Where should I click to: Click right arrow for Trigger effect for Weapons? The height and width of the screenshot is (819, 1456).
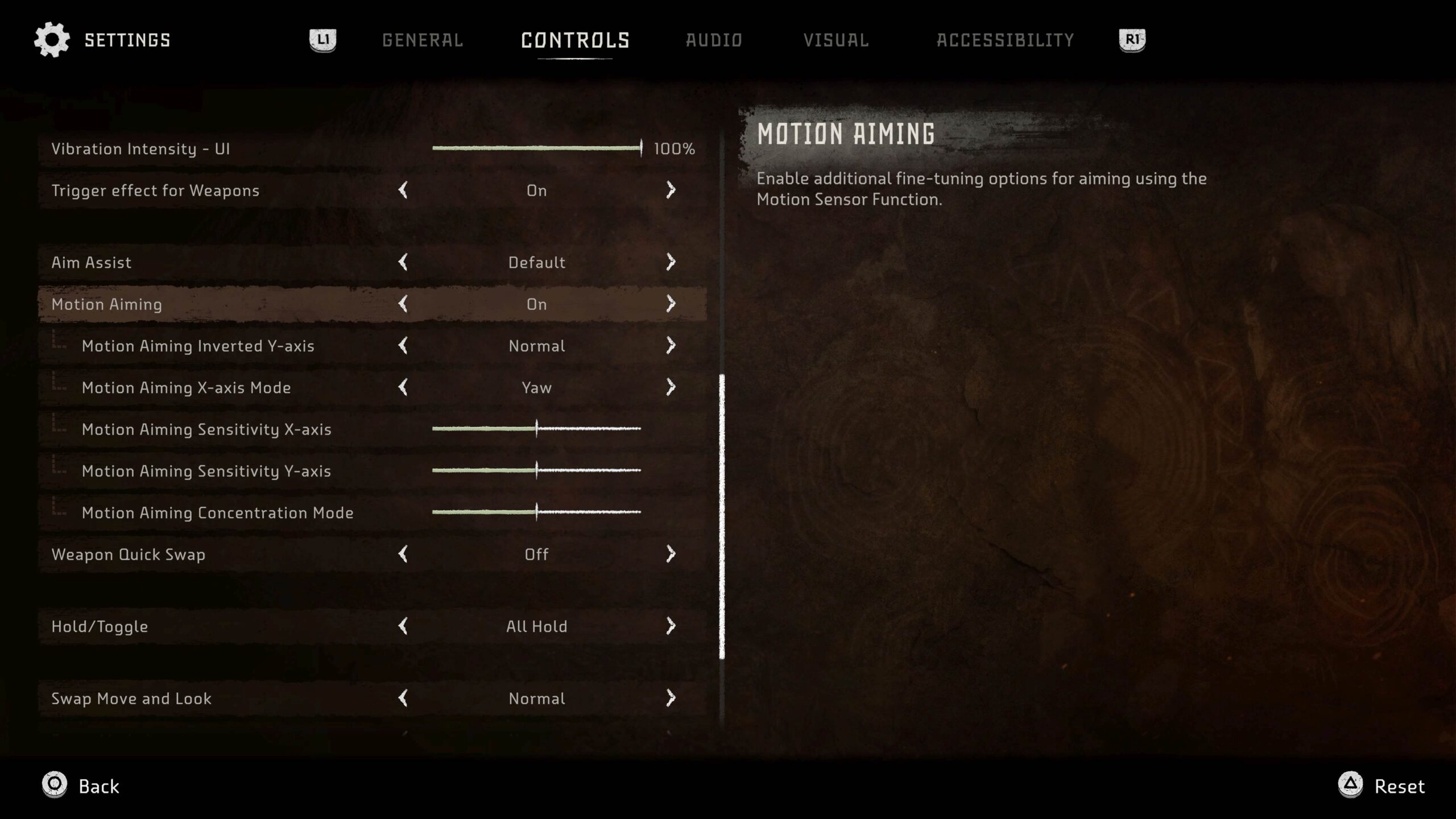(671, 190)
